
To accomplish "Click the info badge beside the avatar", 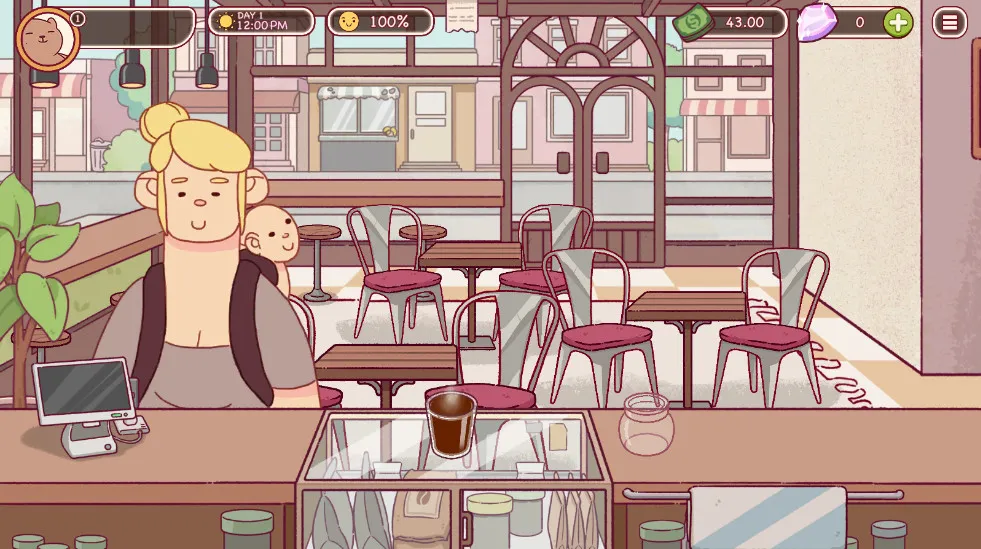I will [79, 19].
